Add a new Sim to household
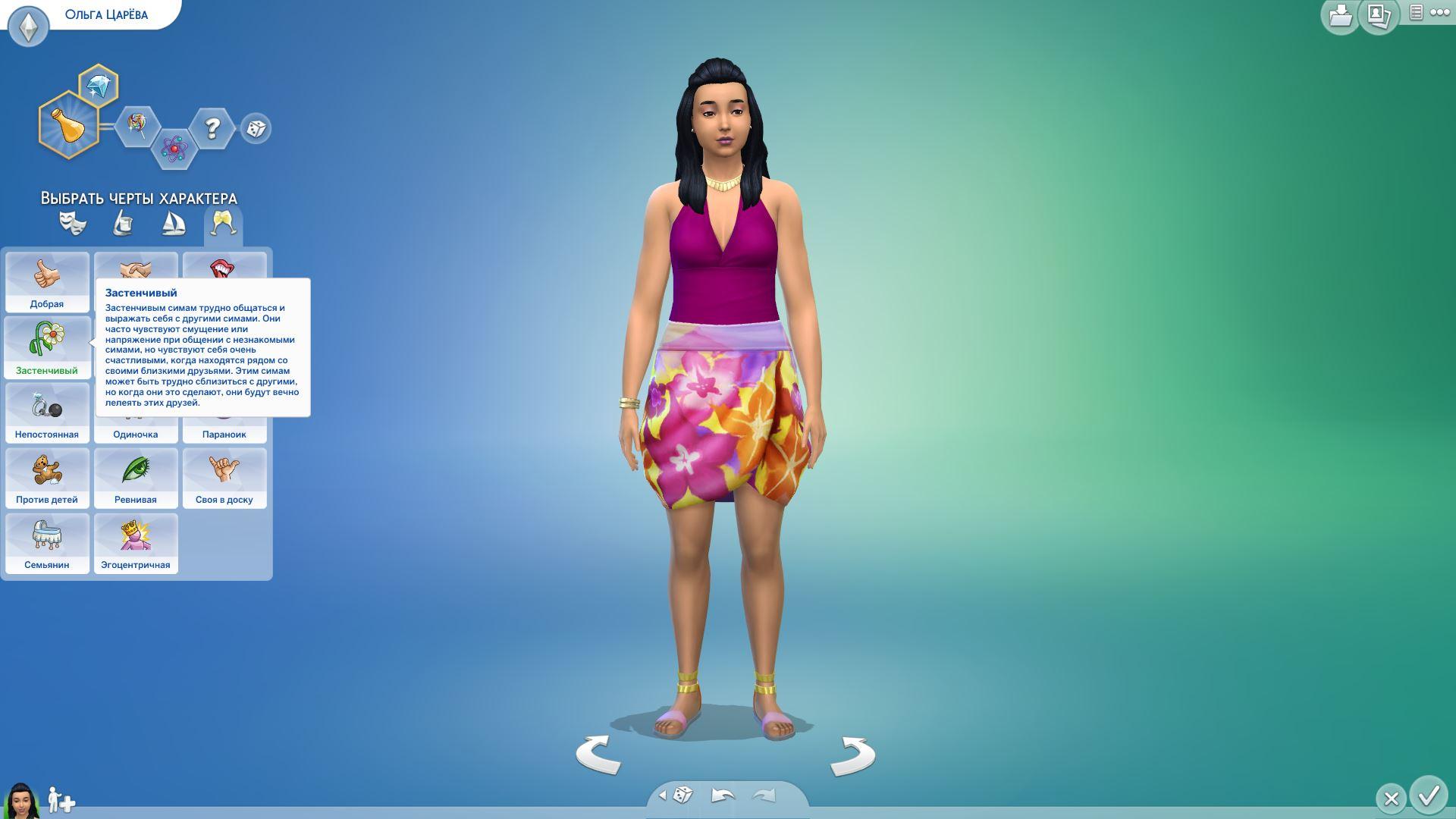Screen dimensions: 1456x819 (61, 800)
